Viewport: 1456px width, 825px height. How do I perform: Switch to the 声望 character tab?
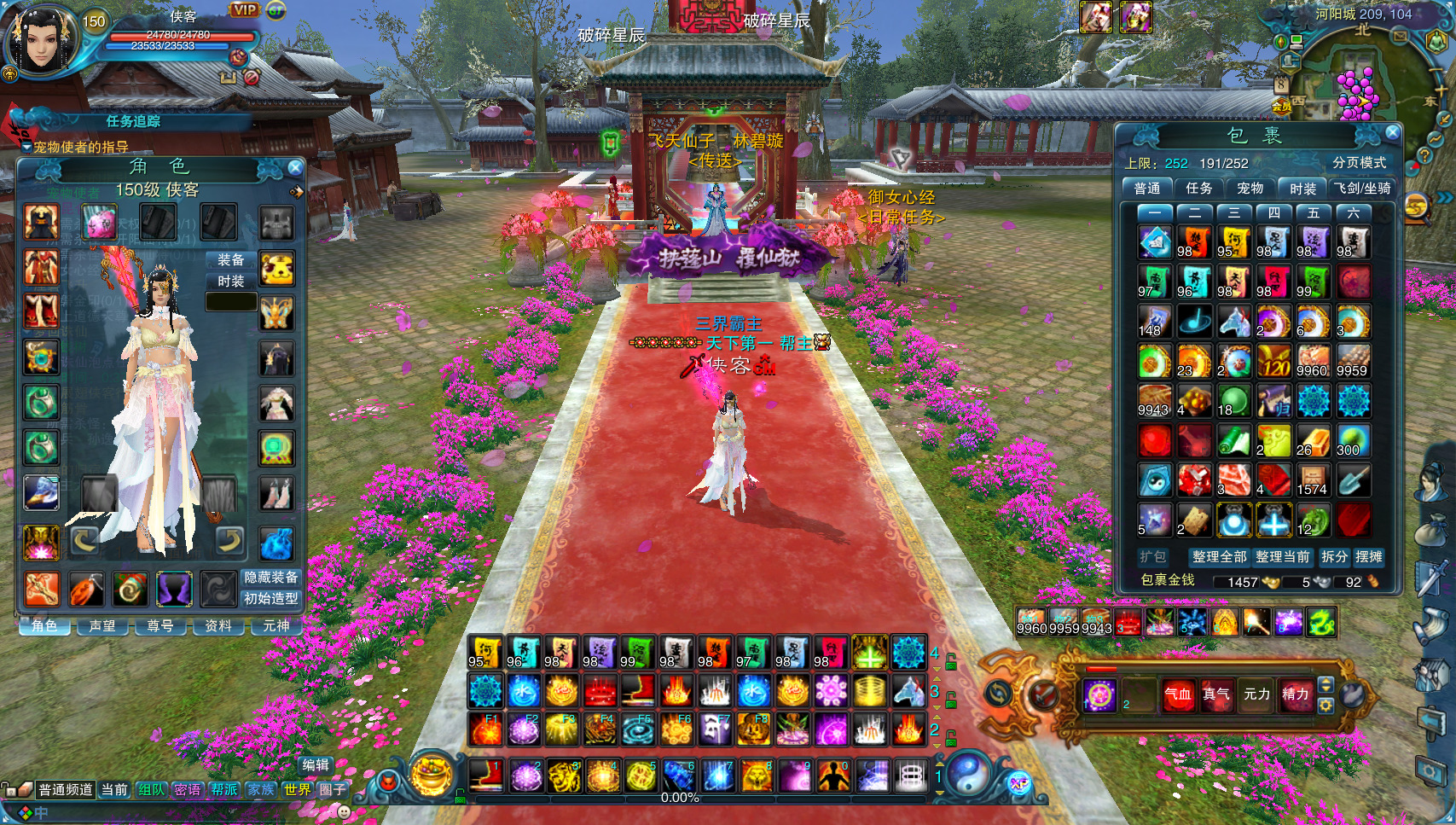click(x=102, y=626)
